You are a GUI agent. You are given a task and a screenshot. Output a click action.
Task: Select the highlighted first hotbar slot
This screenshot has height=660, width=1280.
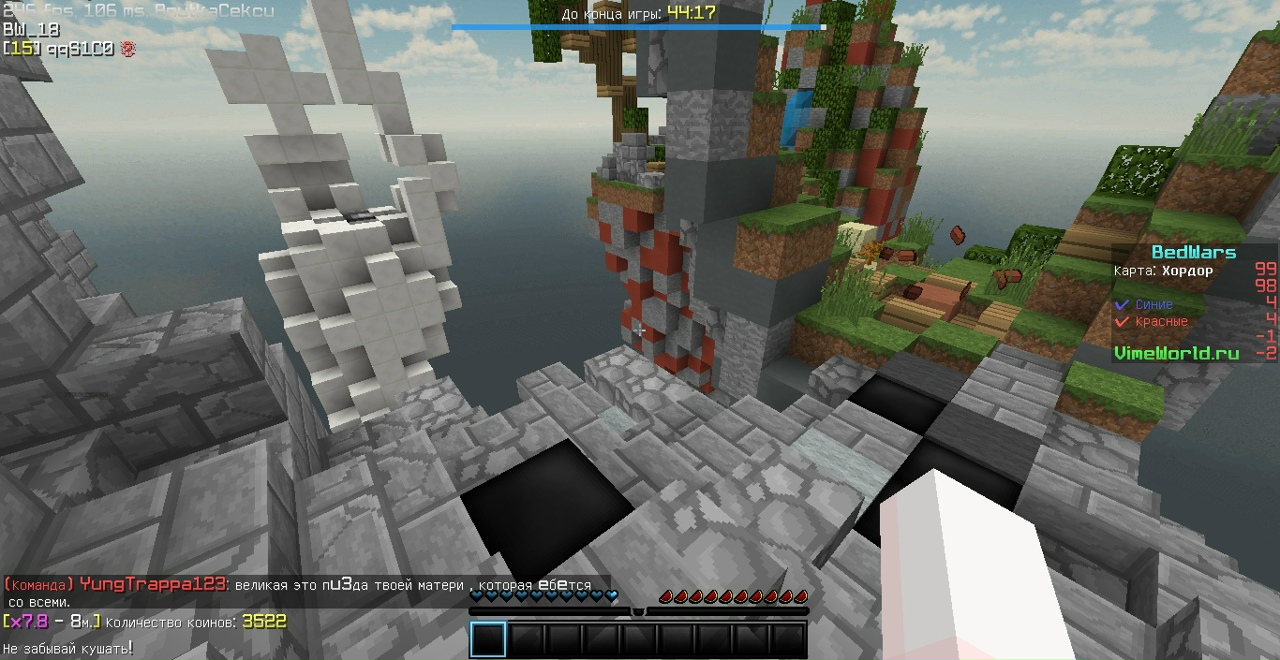tap(488, 639)
